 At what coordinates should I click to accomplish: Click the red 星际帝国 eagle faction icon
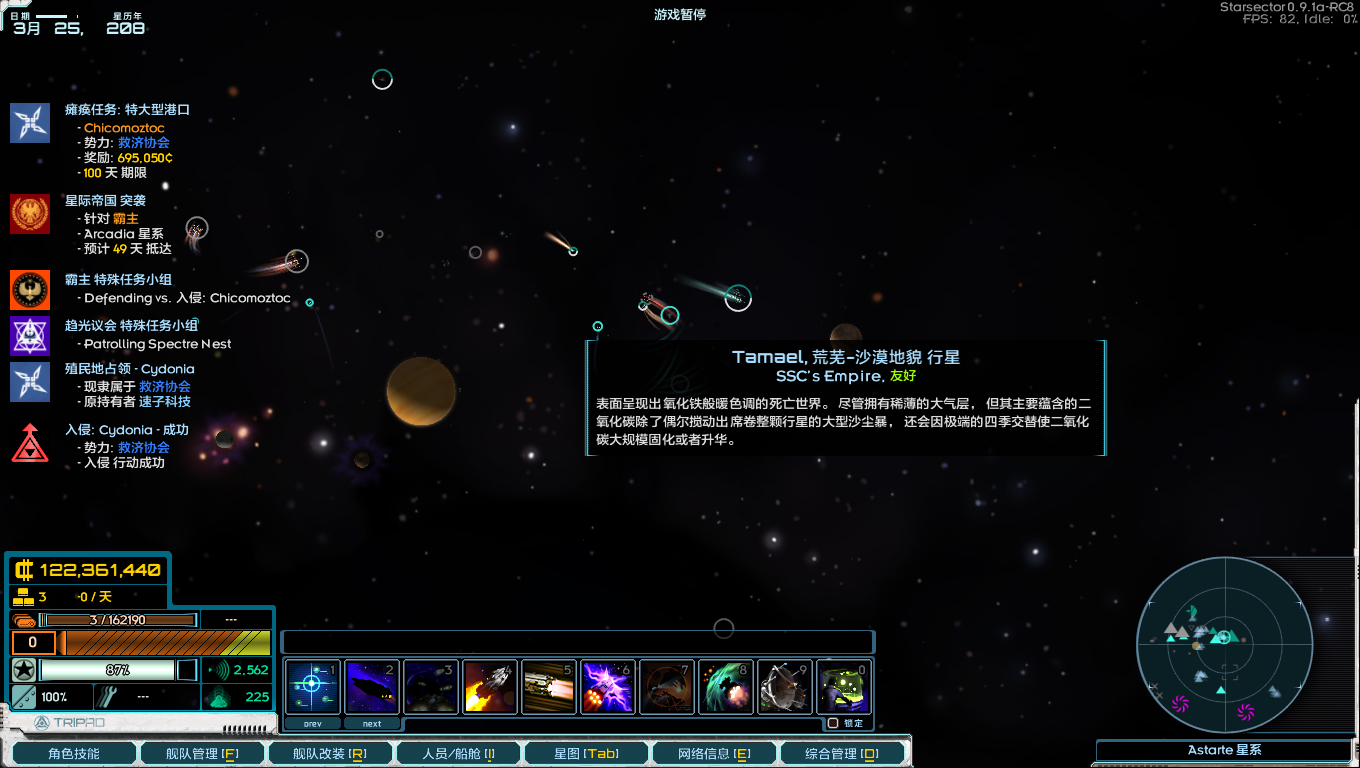29,212
